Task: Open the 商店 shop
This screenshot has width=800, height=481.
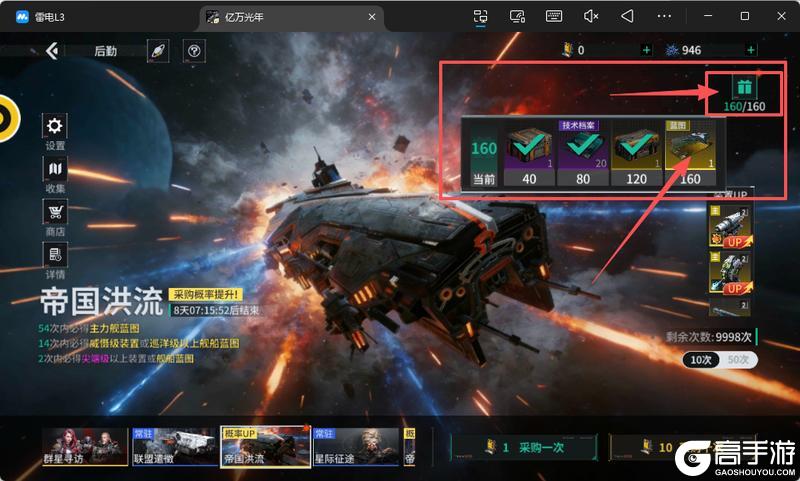Action: tap(55, 212)
